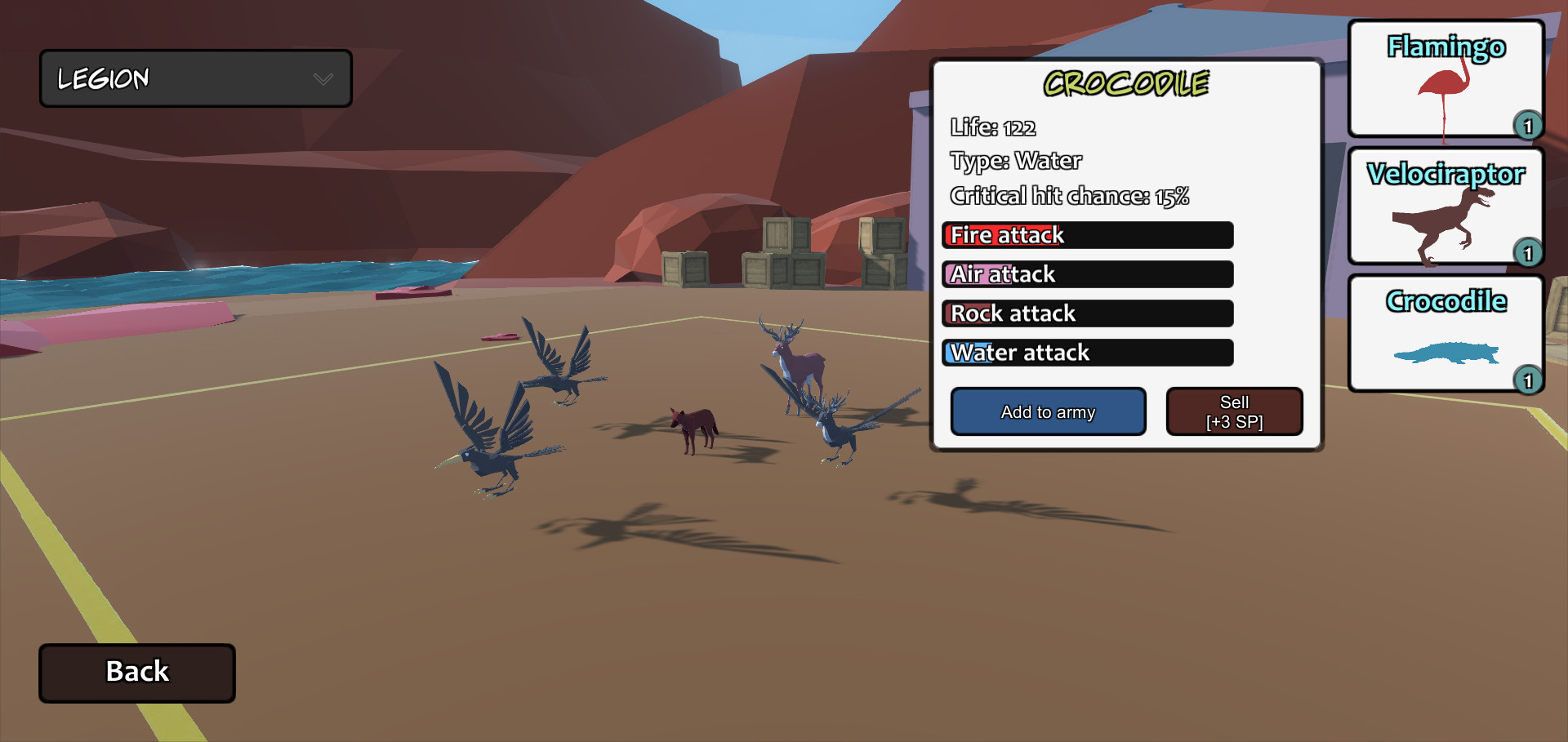This screenshot has width=1568, height=742.
Task: Select the Flamingo unit card
Action: (x=1445, y=78)
